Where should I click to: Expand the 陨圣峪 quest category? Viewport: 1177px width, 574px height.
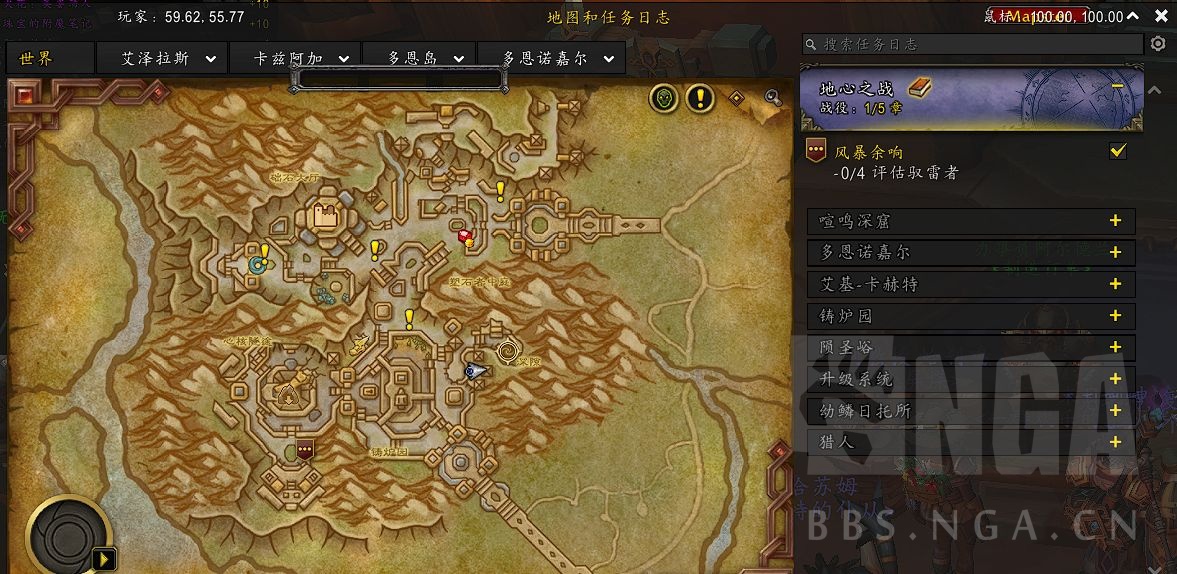coord(1115,348)
